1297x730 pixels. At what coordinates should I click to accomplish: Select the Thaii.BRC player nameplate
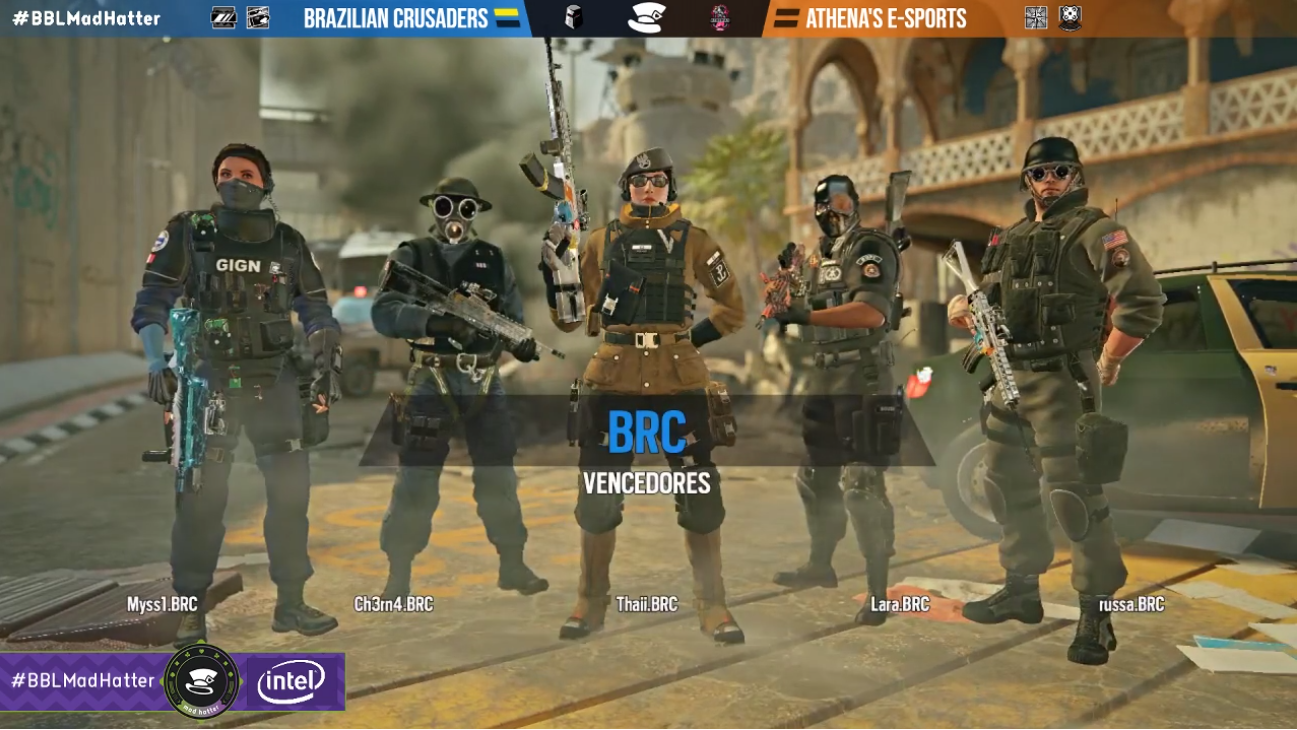[x=647, y=604]
